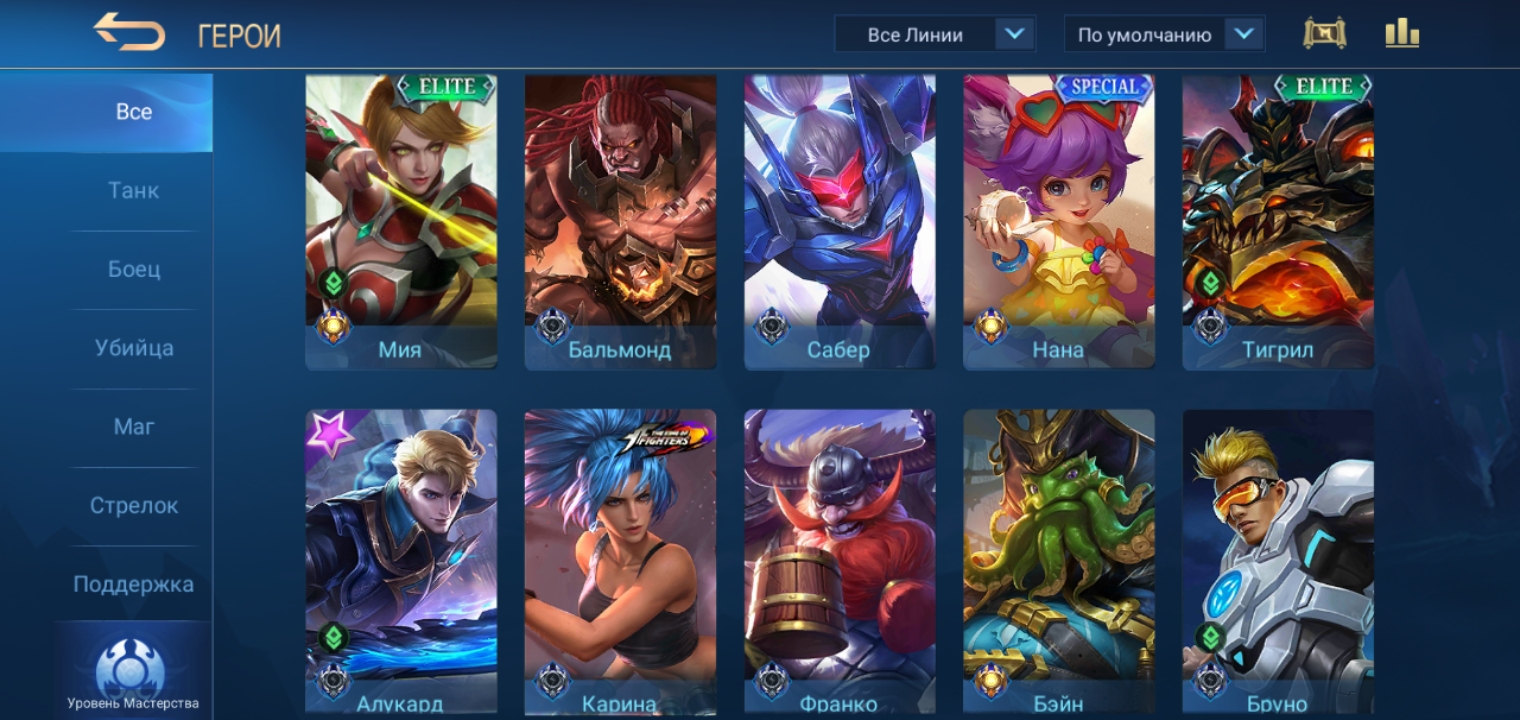Image resolution: width=1520 pixels, height=720 pixels.
Task: View the "Поддержка" heroes tab
Action: pos(134,585)
